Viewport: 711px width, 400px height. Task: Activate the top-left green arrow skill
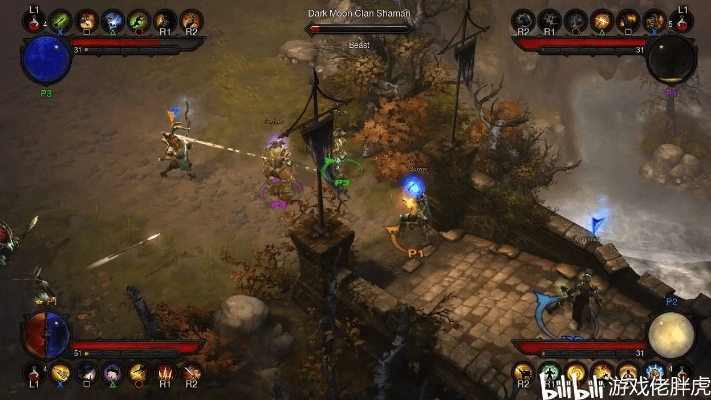(60, 20)
